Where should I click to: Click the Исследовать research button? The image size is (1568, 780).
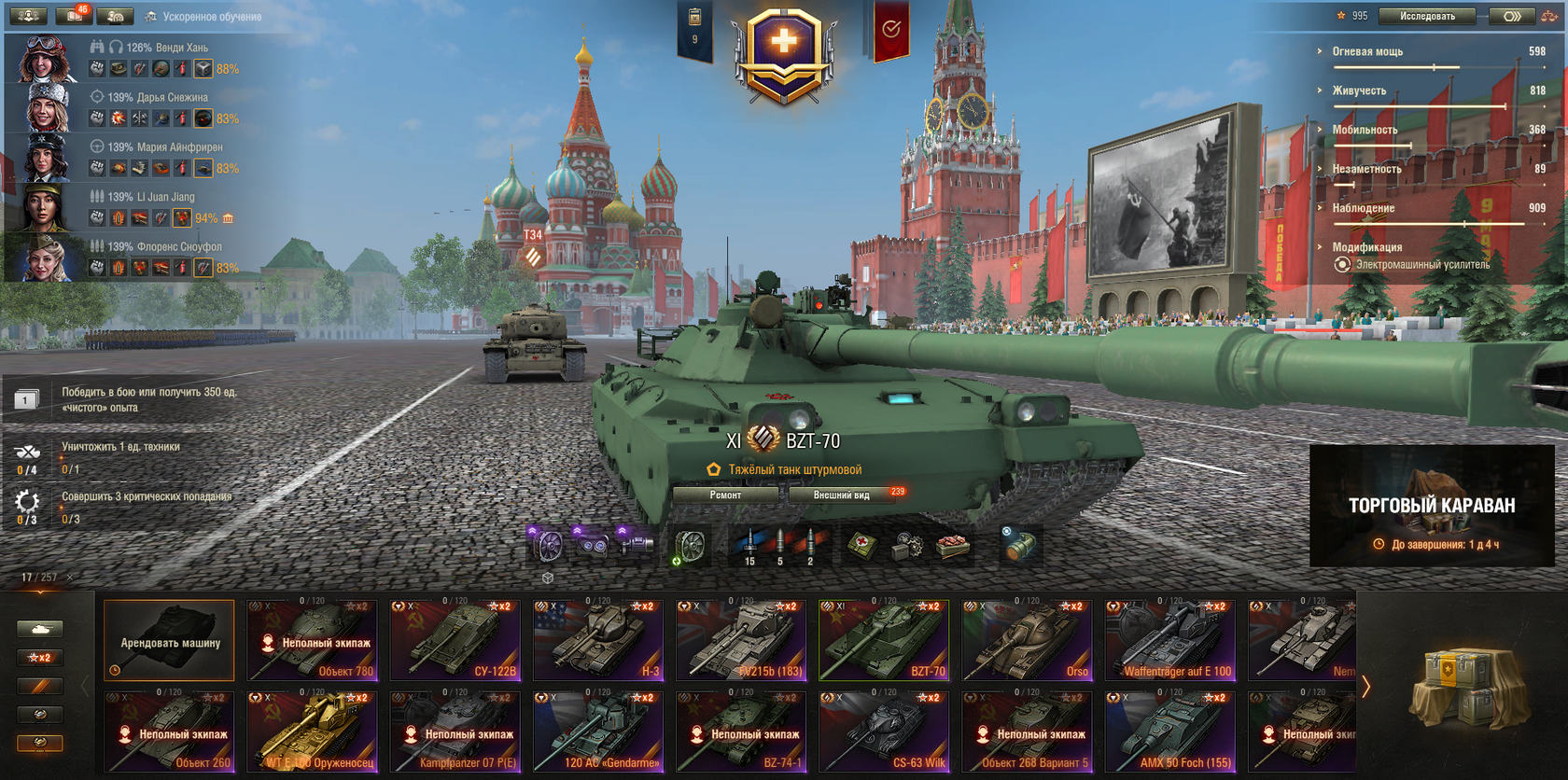[1427, 16]
